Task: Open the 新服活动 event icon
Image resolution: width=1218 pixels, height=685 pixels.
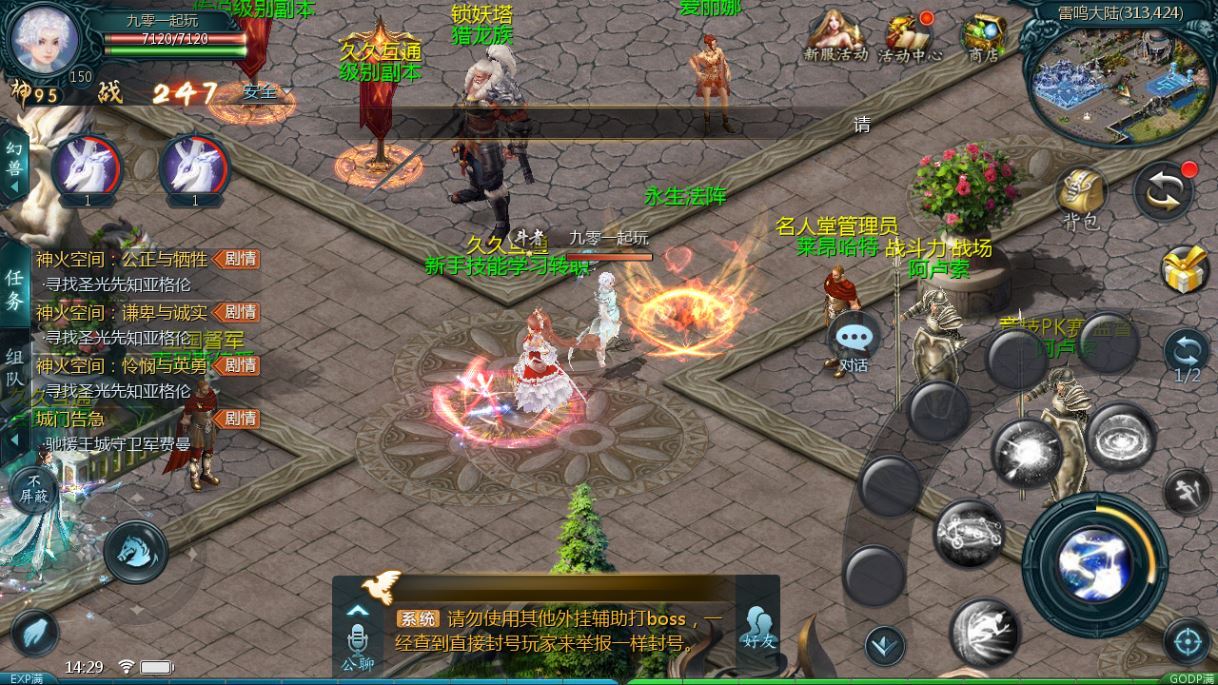Action: coord(836,36)
